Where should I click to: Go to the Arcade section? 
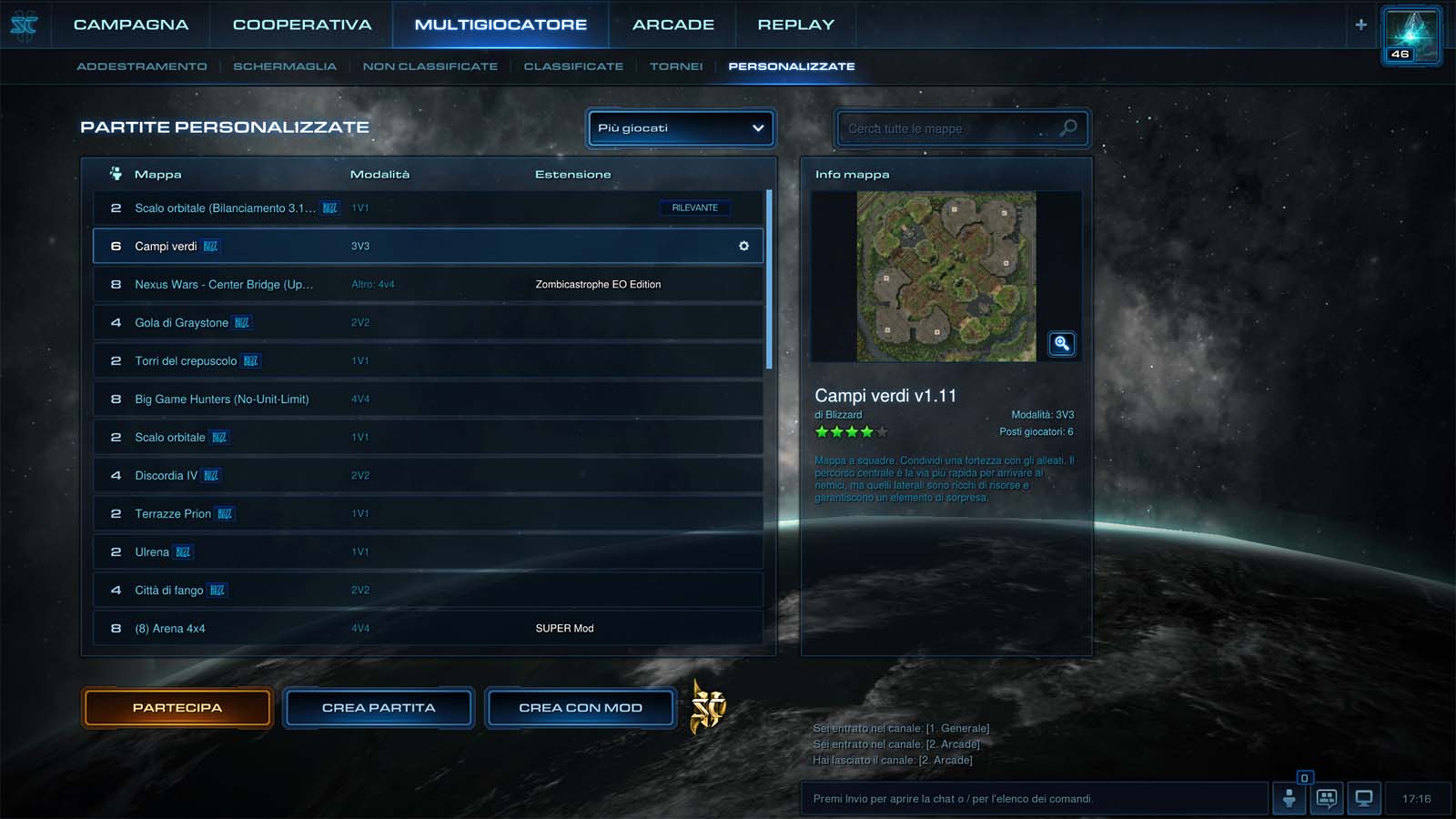pyautogui.click(x=673, y=25)
